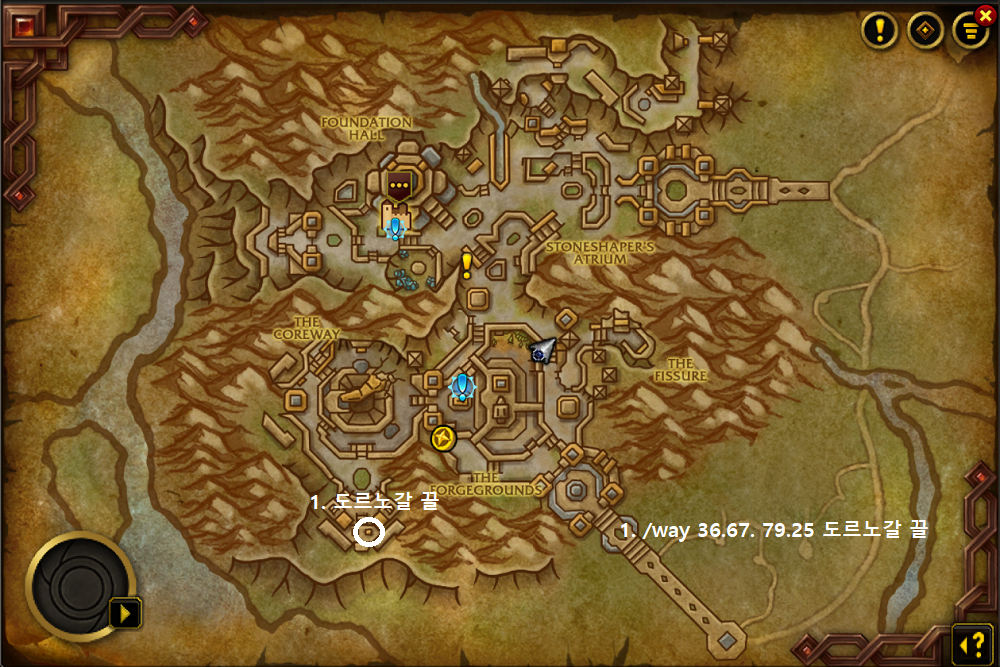Close the world map window
Screen dimensions: 1000x667
984,15
